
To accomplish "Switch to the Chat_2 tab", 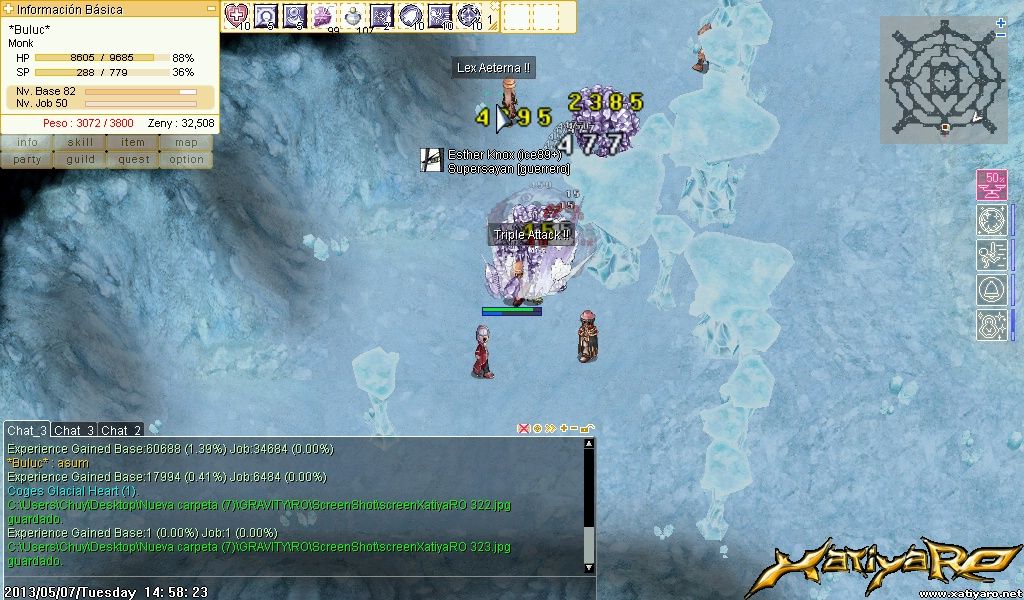I will pos(121,430).
